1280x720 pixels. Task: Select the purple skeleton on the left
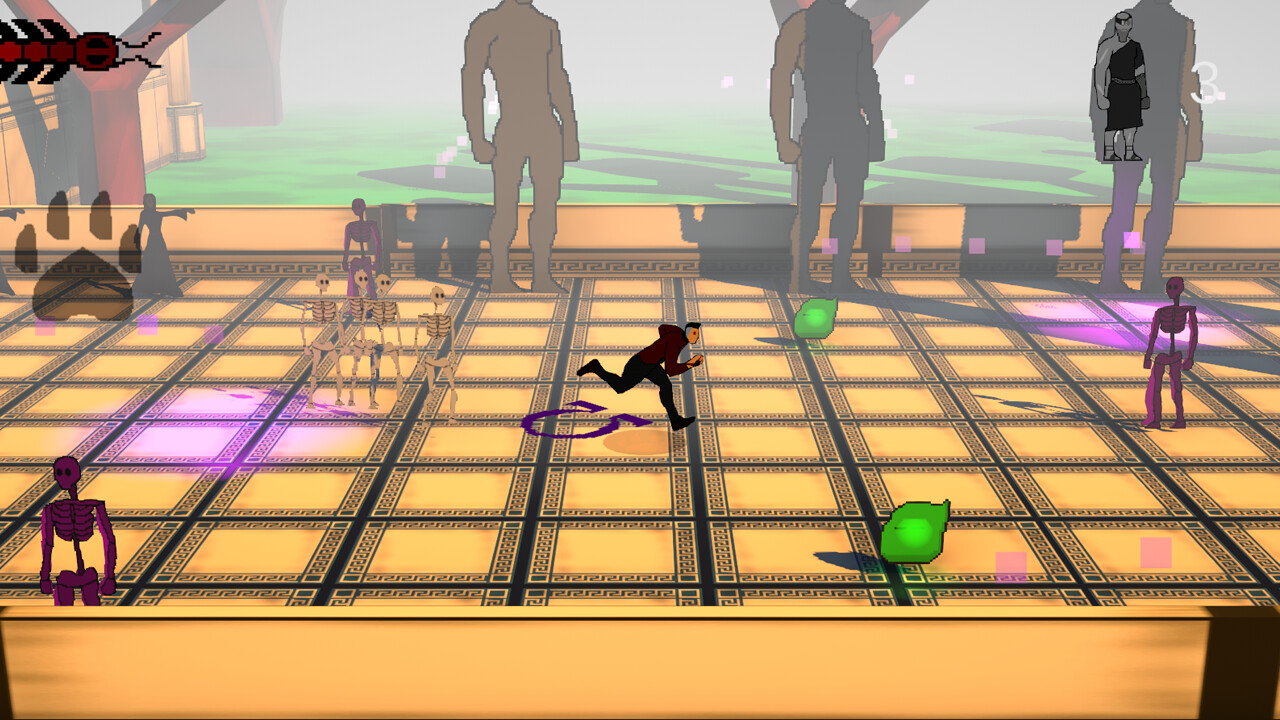(x=75, y=530)
